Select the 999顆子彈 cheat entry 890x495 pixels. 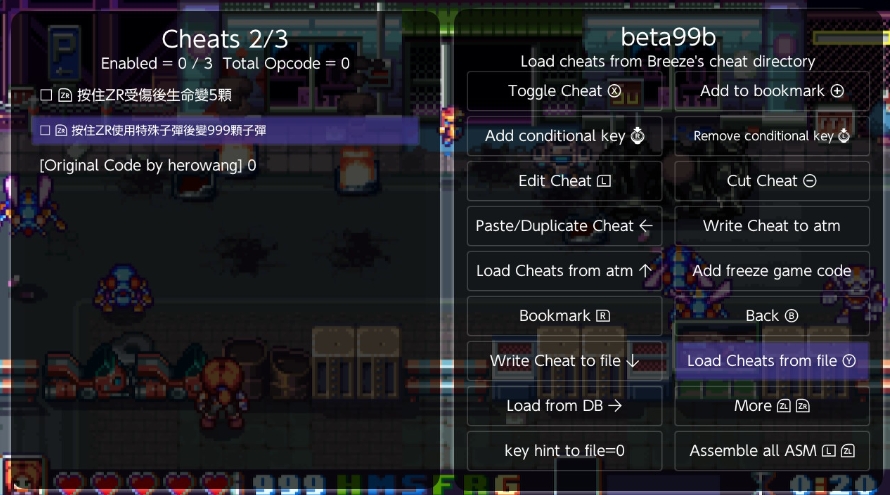(160, 130)
